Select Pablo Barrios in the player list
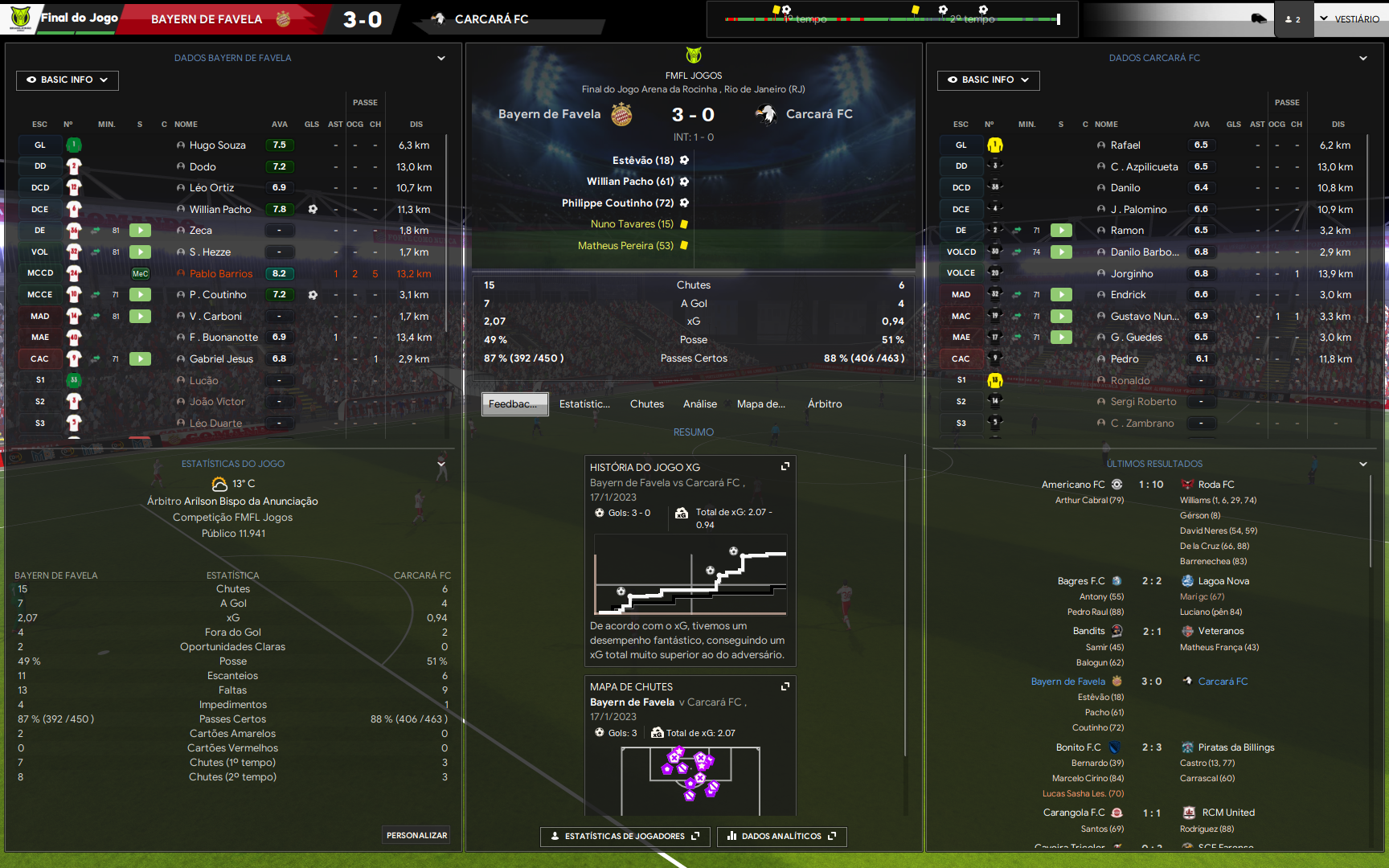 (221, 274)
